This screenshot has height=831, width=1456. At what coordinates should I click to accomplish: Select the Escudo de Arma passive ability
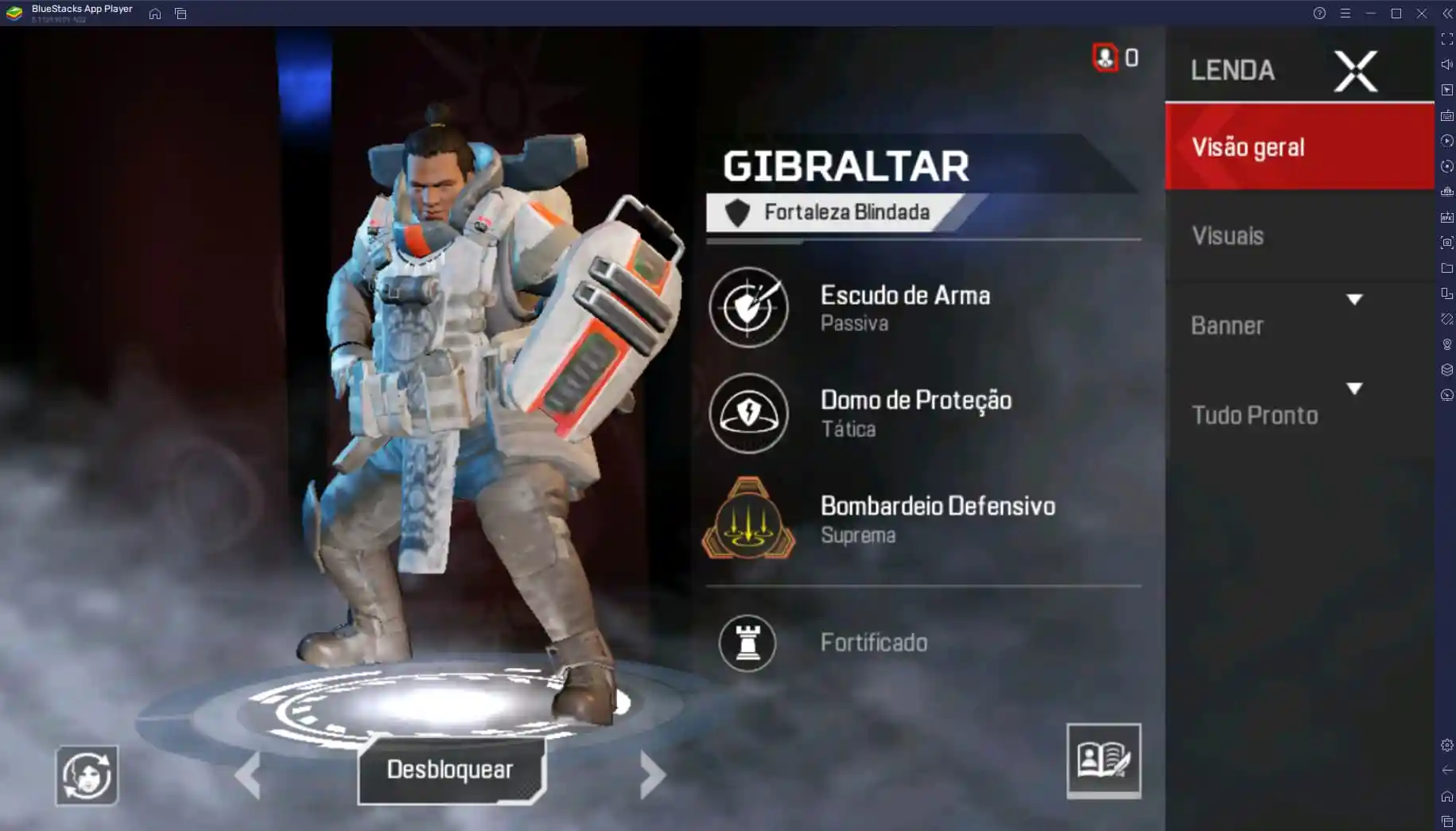(x=749, y=308)
